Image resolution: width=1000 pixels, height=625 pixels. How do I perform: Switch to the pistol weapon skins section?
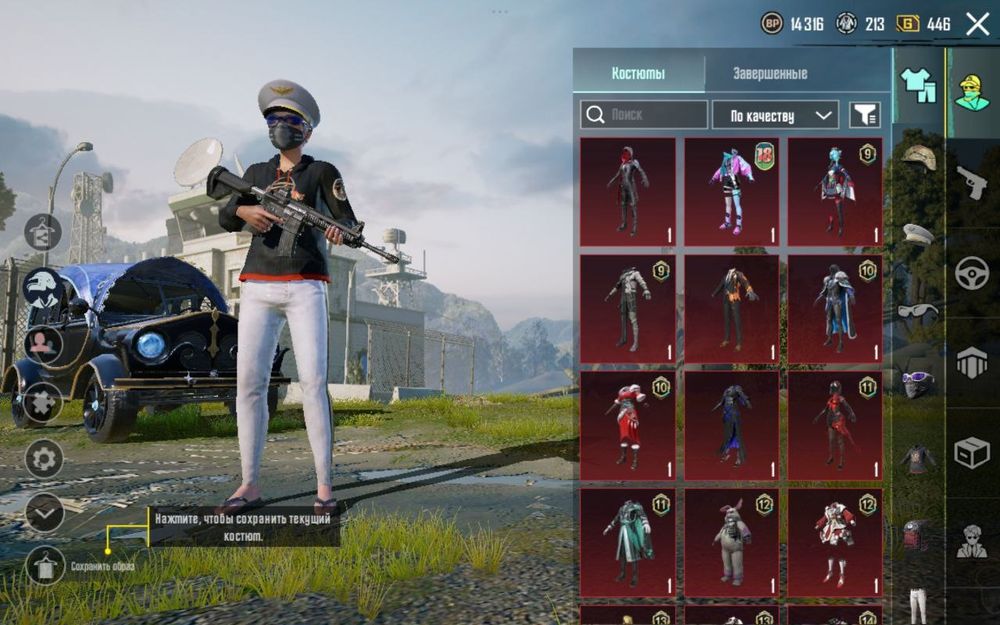tap(971, 183)
